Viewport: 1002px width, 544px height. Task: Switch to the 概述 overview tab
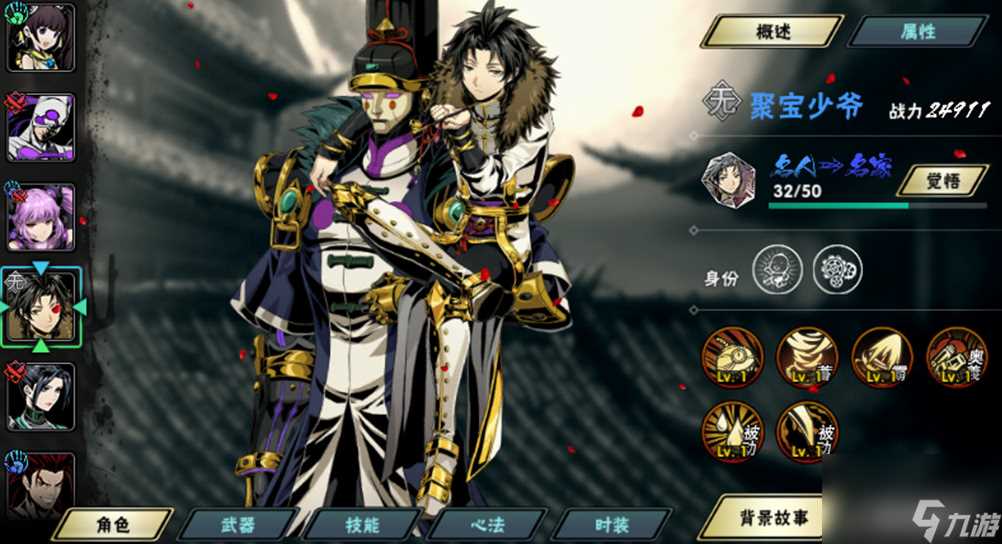(771, 31)
